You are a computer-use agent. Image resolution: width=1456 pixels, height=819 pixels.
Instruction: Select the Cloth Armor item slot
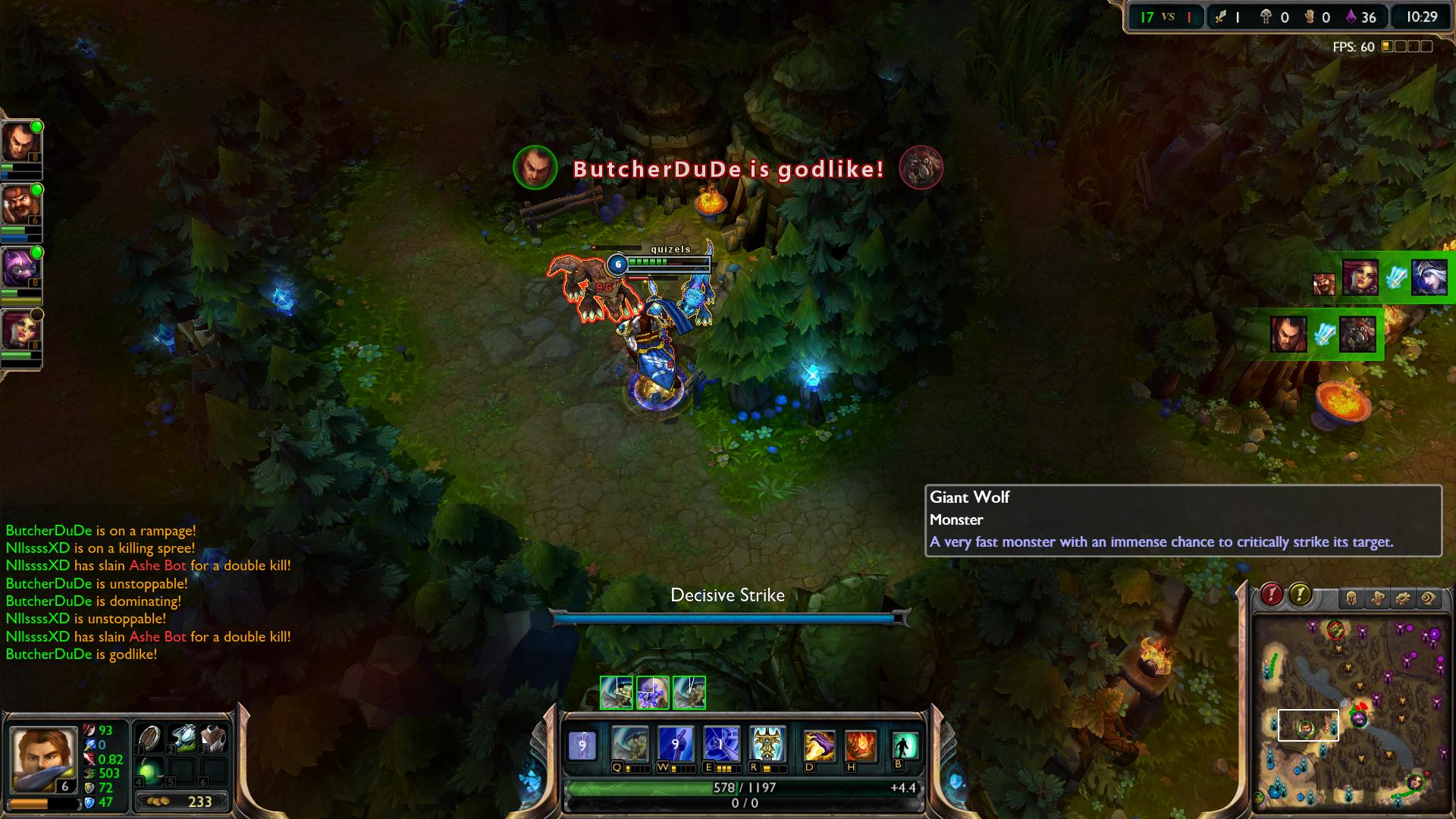pyautogui.click(x=214, y=737)
